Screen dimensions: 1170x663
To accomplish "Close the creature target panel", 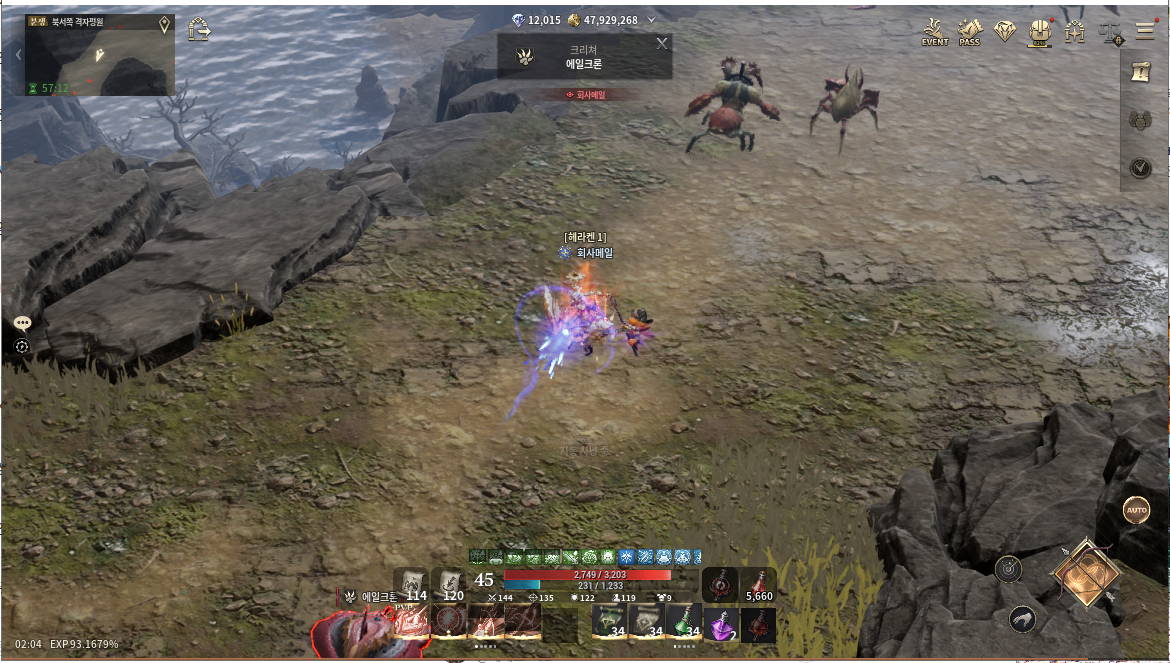I will pos(661,43).
